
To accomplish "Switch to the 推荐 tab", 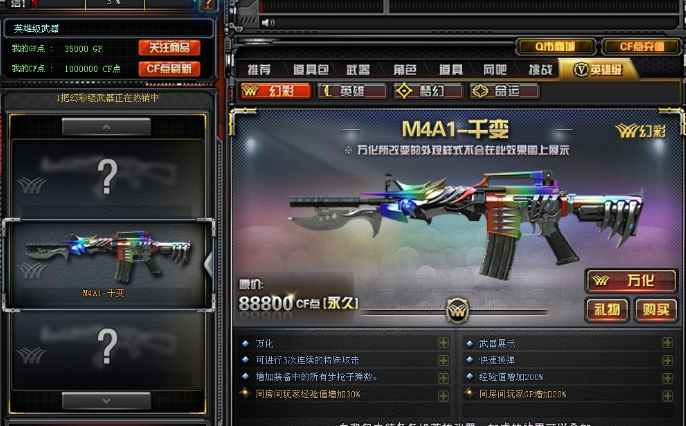I will click(258, 69).
